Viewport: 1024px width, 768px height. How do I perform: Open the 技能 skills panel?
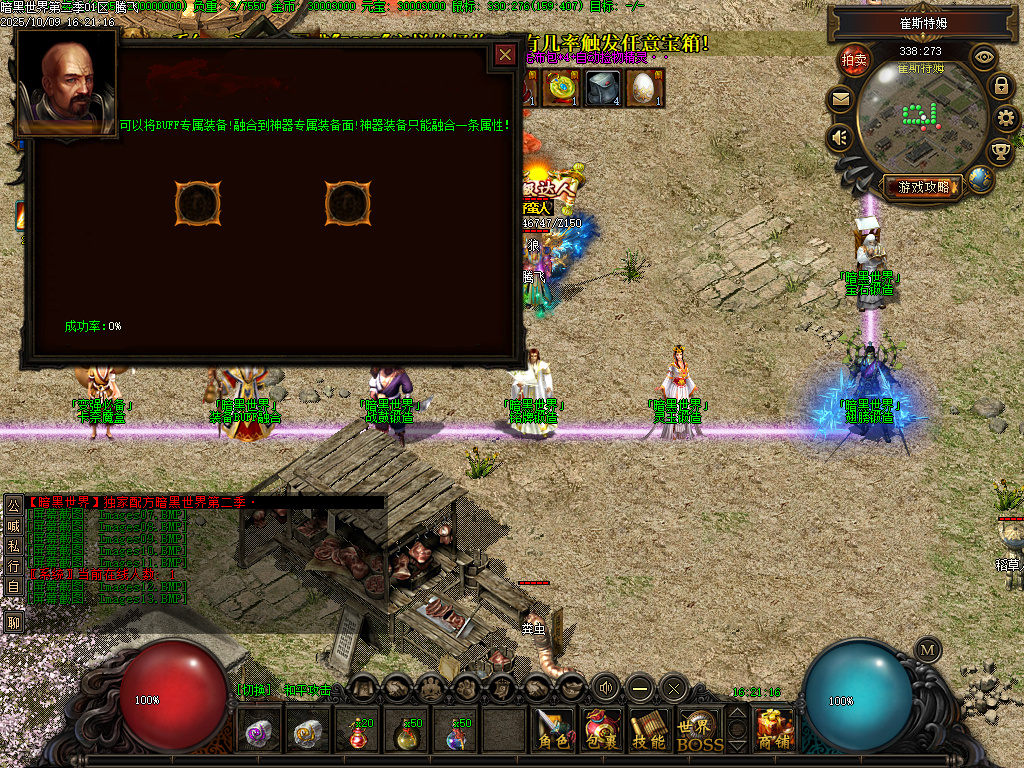(650, 730)
